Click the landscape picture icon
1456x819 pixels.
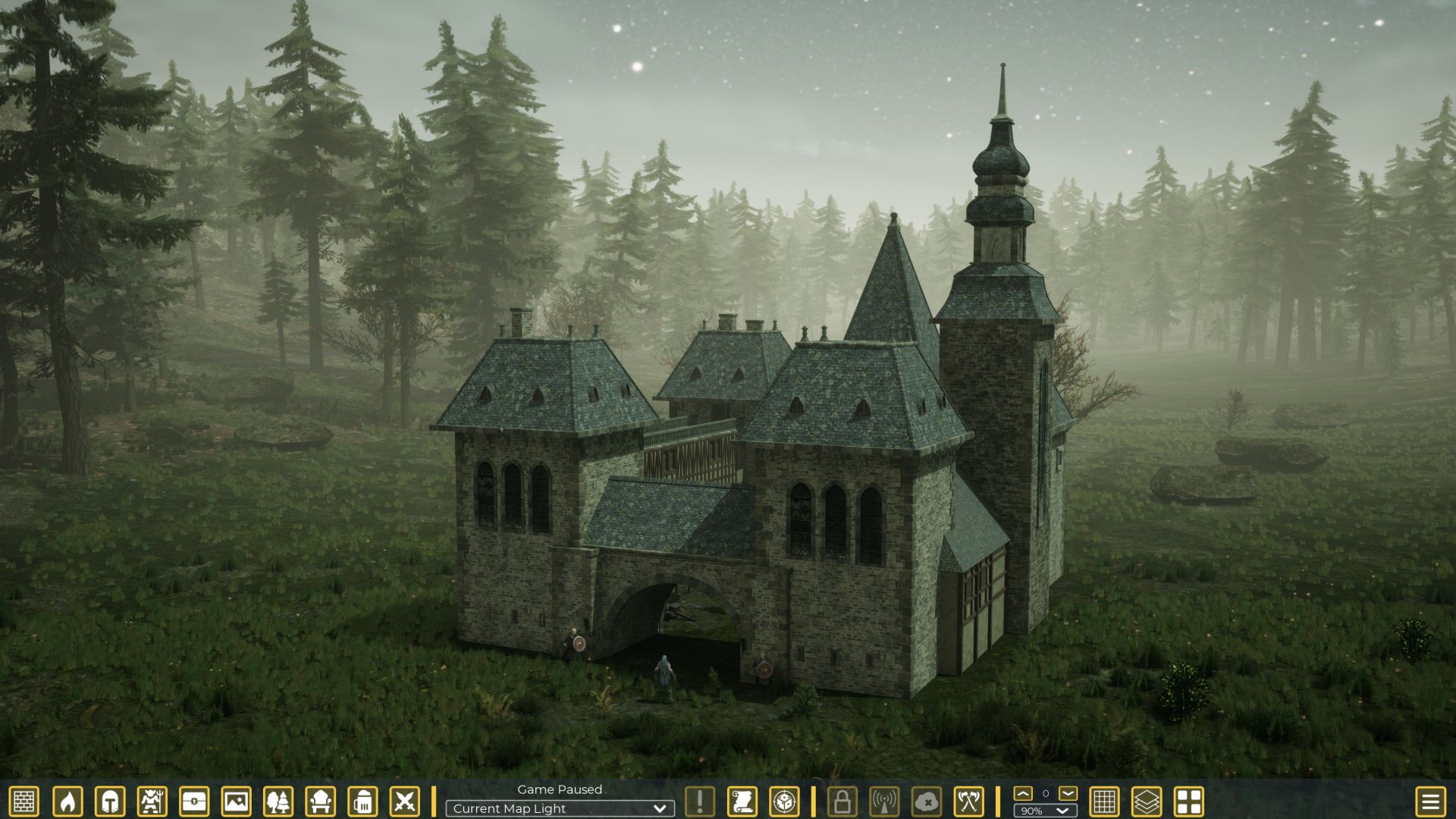click(x=236, y=802)
